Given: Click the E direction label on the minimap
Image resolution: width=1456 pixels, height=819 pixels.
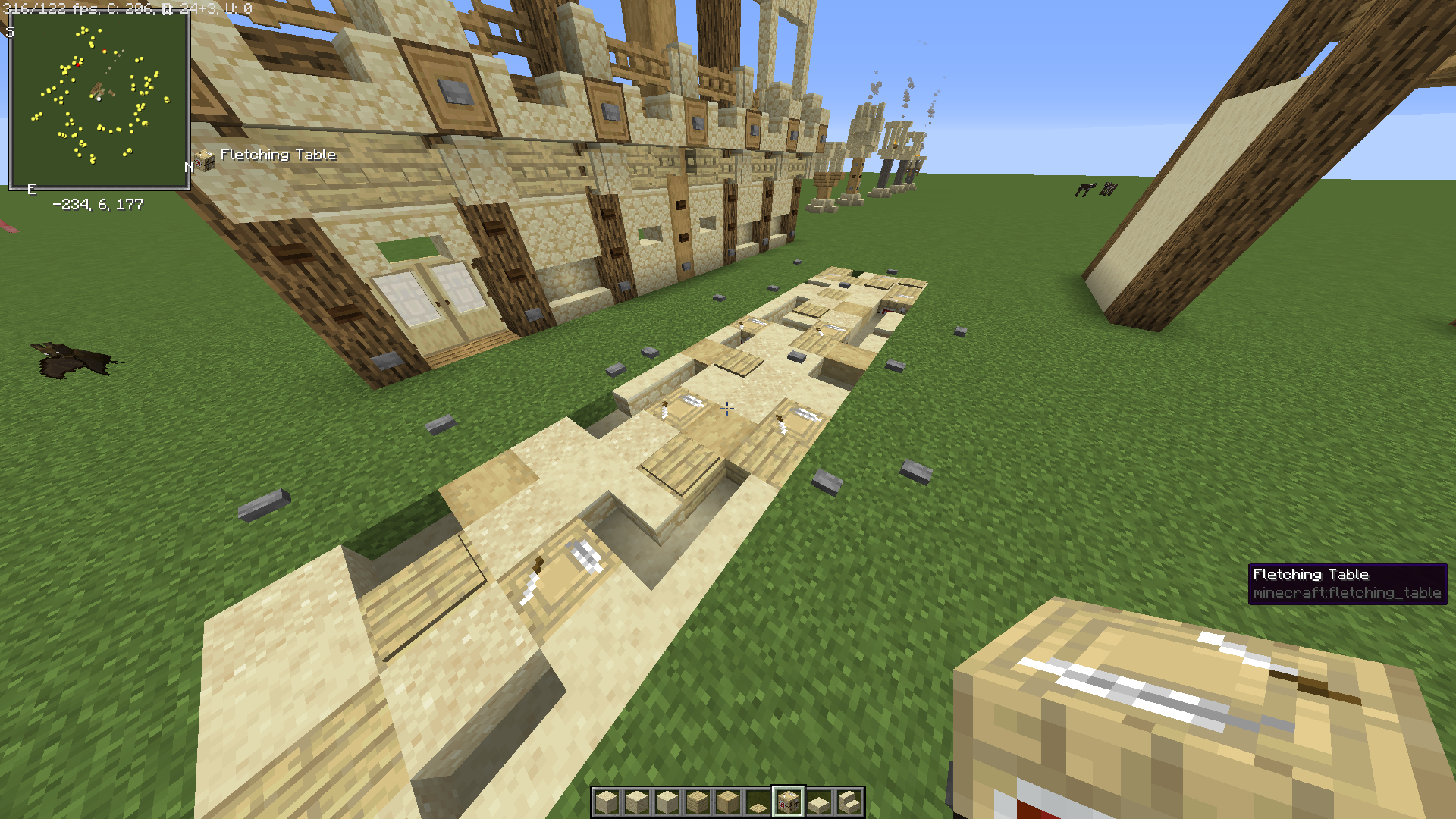Looking at the screenshot, I should (x=31, y=187).
